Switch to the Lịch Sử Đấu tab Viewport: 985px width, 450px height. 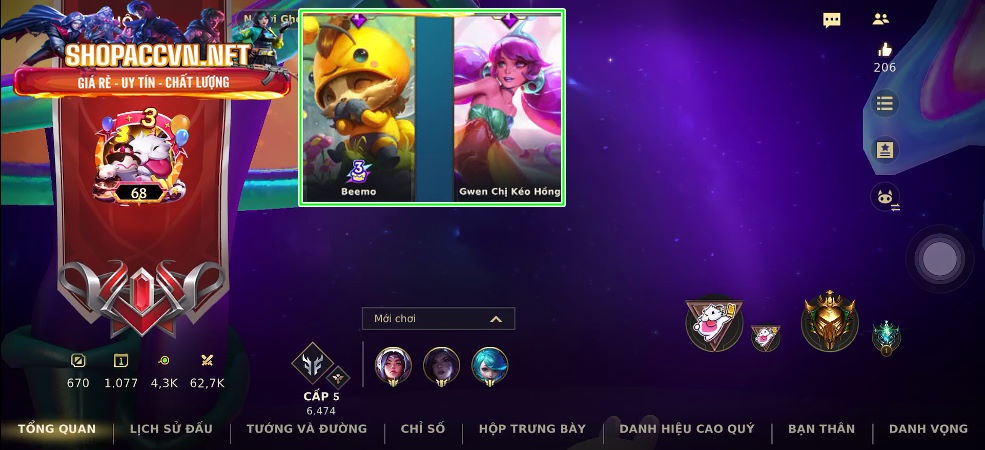[171, 429]
